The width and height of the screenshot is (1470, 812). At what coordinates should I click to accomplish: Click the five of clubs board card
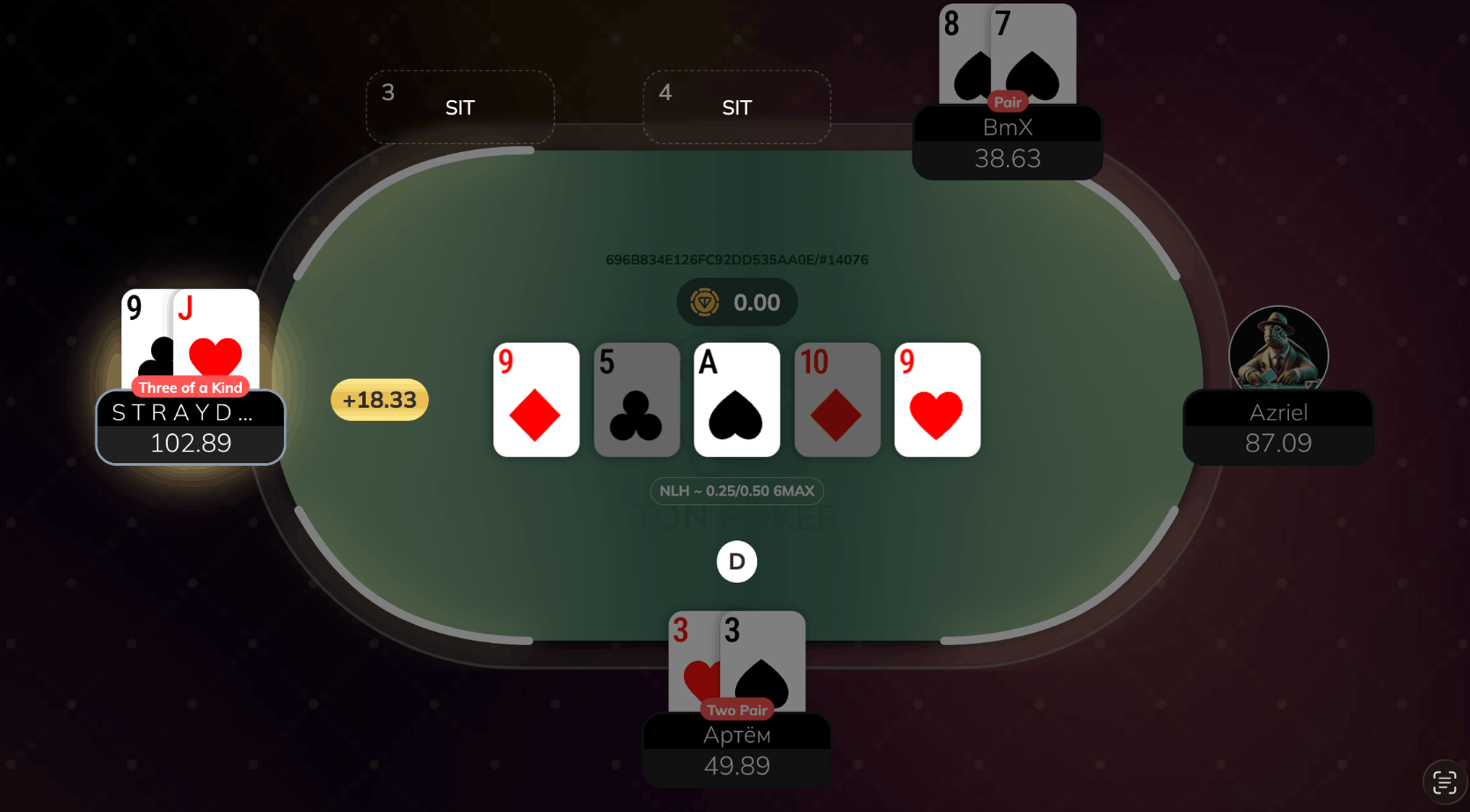click(x=637, y=400)
